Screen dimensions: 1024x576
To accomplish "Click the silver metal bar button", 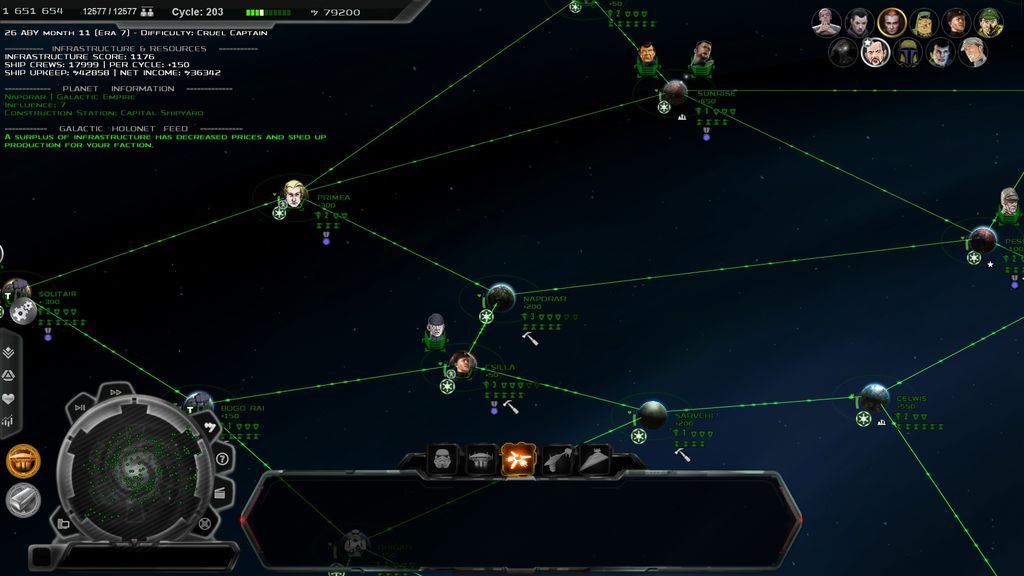I will pyautogui.click(x=23, y=499).
